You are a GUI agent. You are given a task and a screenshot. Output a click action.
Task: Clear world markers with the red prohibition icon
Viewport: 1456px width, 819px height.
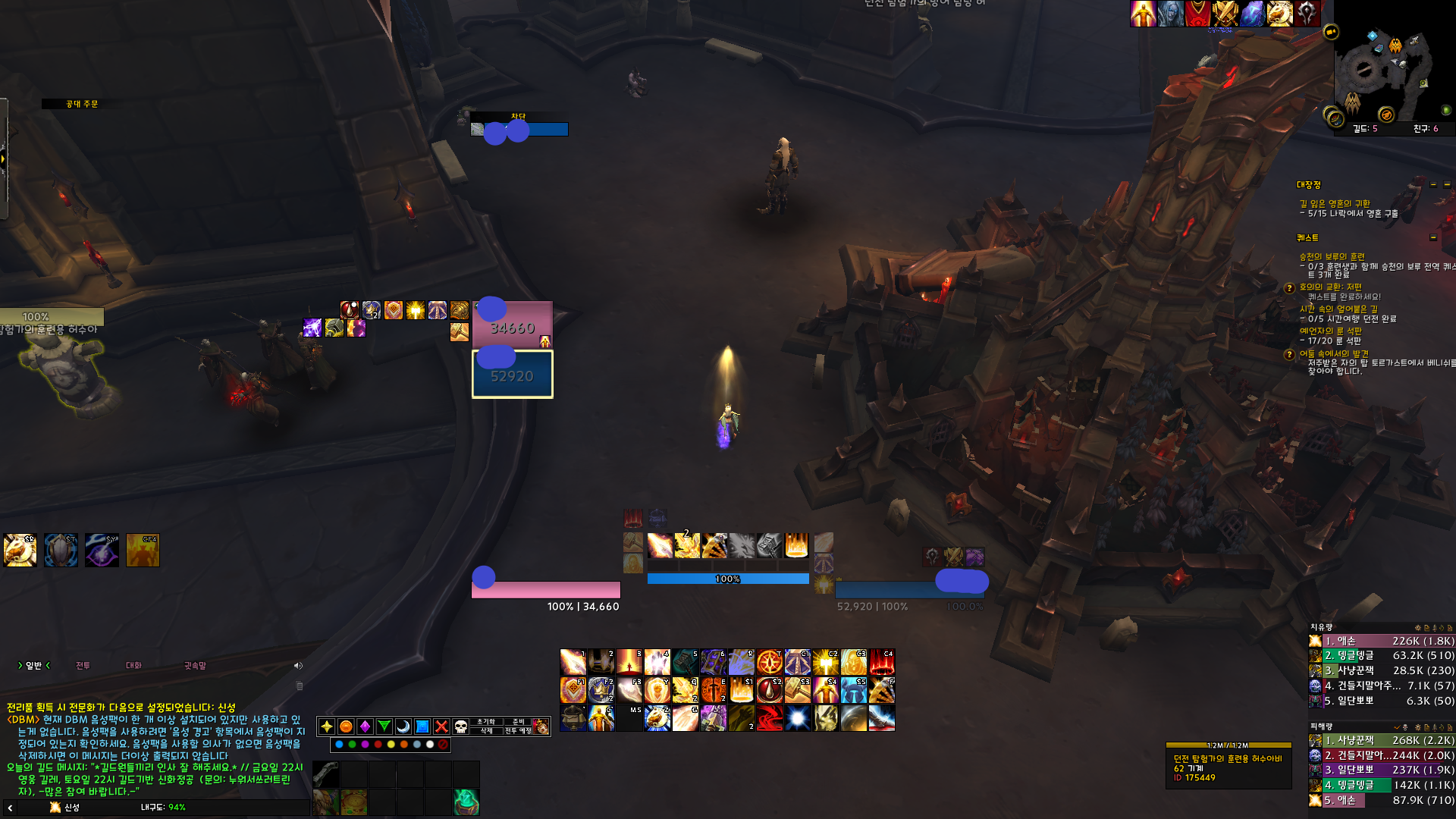[x=443, y=745]
